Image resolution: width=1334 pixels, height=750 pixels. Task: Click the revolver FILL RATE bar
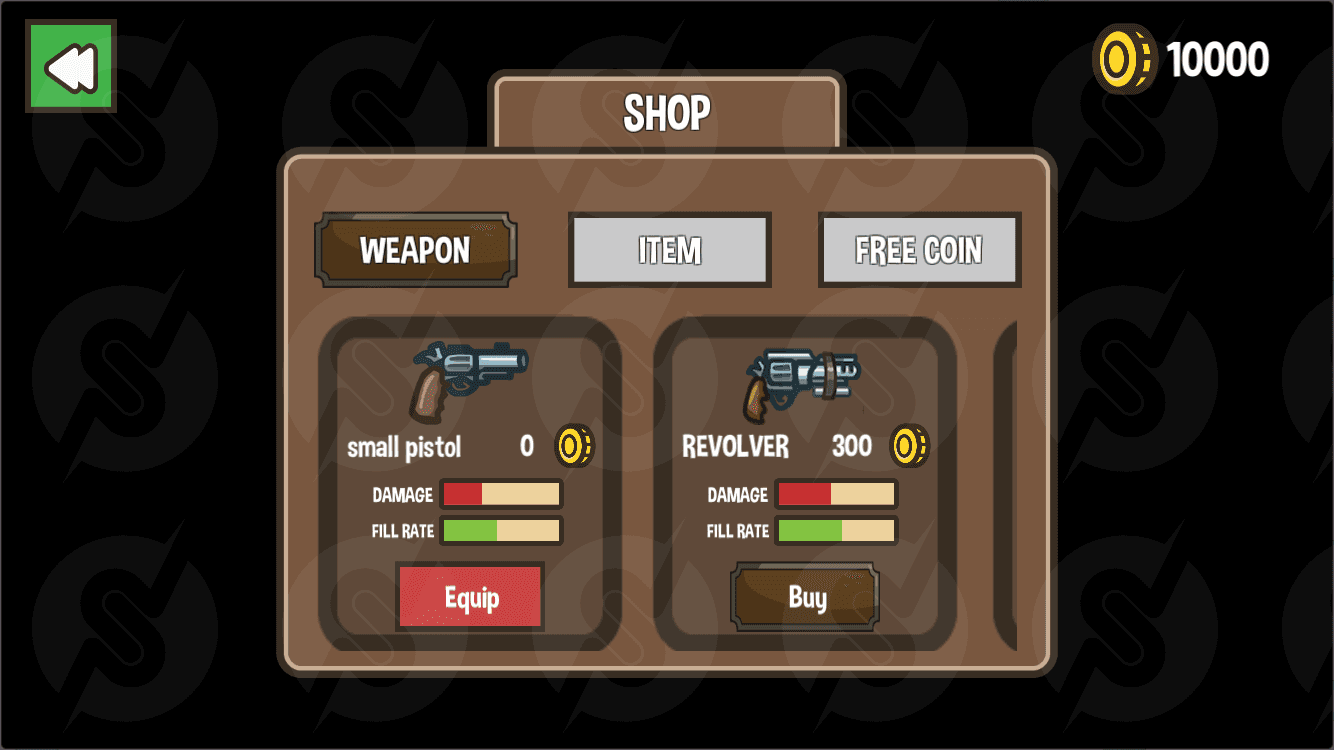point(836,530)
